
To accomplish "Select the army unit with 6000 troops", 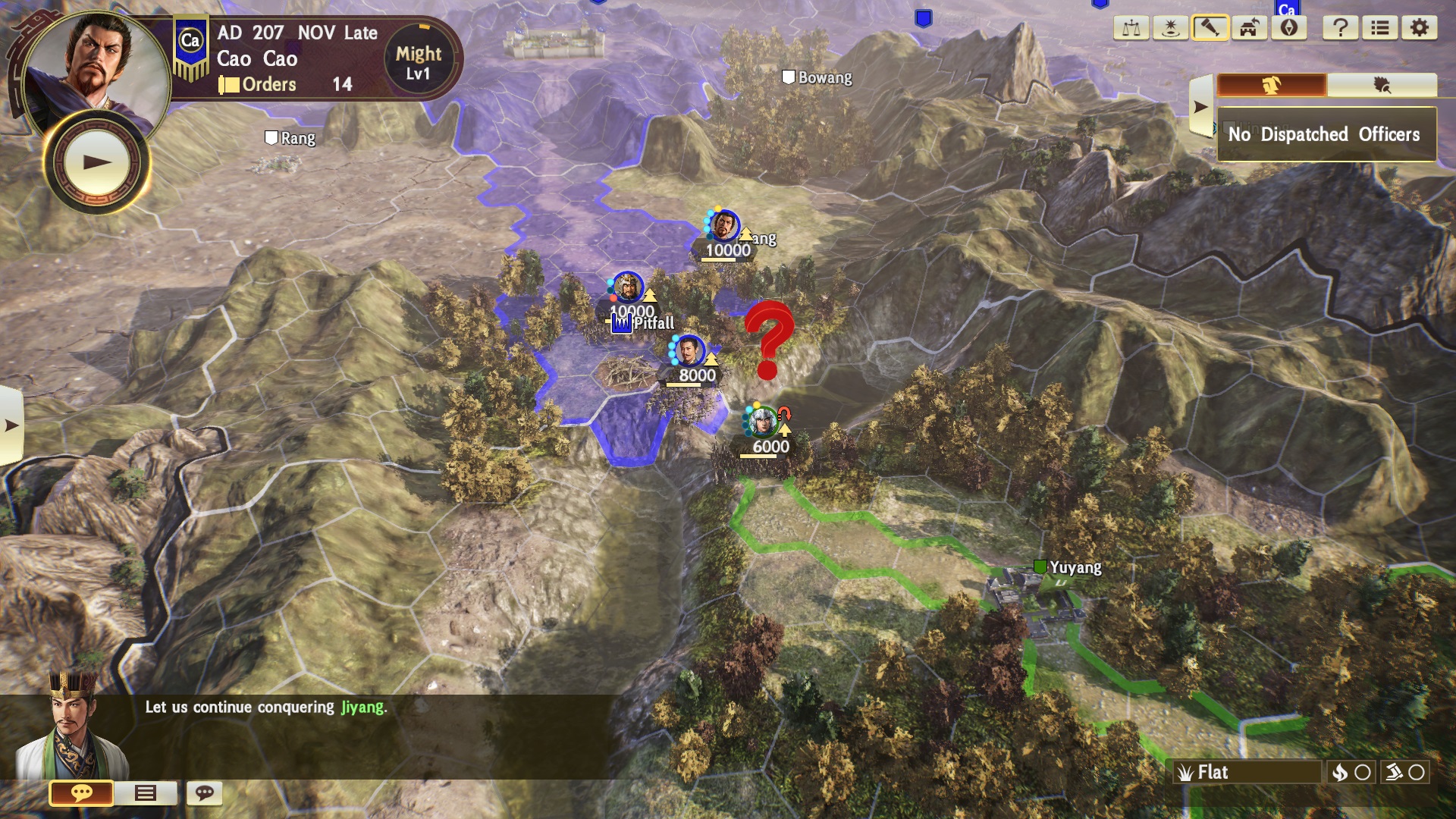I will pyautogui.click(x=761, y=422).
